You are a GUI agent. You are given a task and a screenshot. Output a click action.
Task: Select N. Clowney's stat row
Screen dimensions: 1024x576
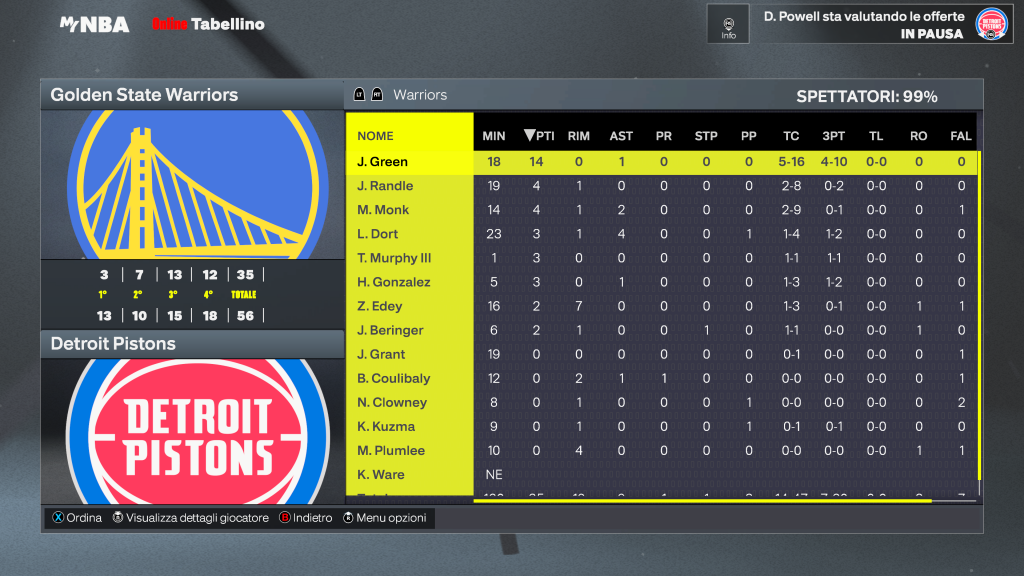pyautogui.click(x=392, y=402)
